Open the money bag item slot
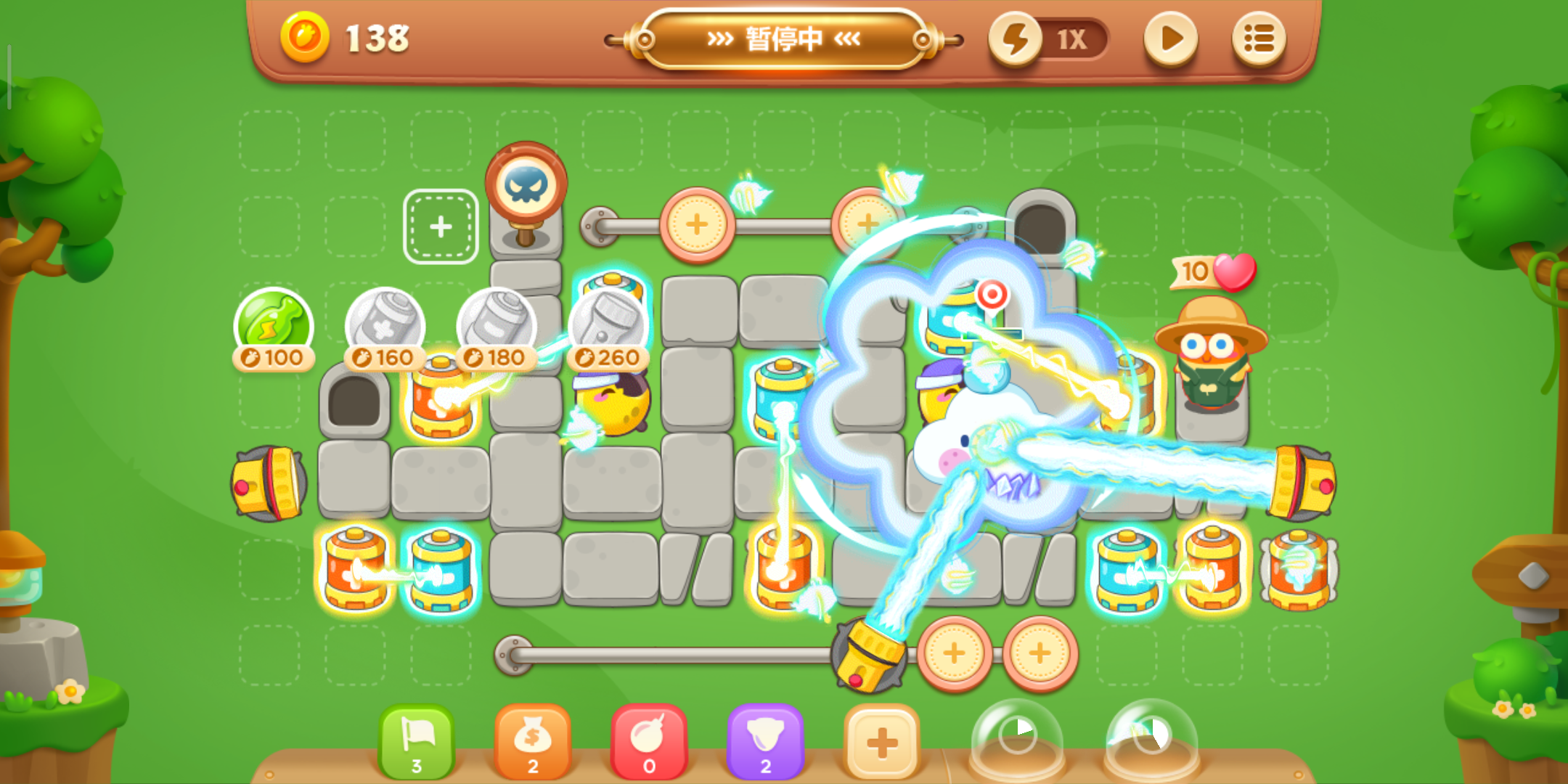 pos(534,740)
